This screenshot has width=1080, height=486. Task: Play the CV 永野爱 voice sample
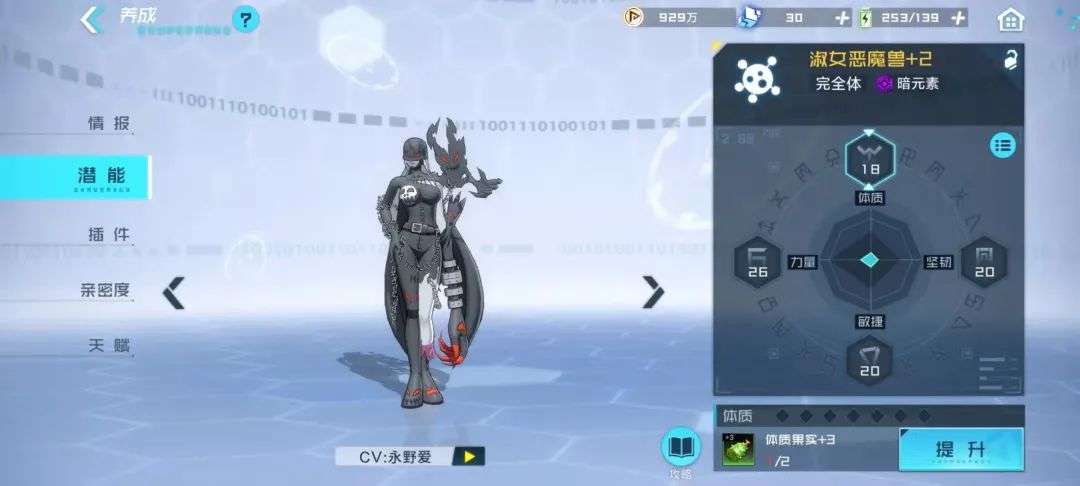(468, 457)
